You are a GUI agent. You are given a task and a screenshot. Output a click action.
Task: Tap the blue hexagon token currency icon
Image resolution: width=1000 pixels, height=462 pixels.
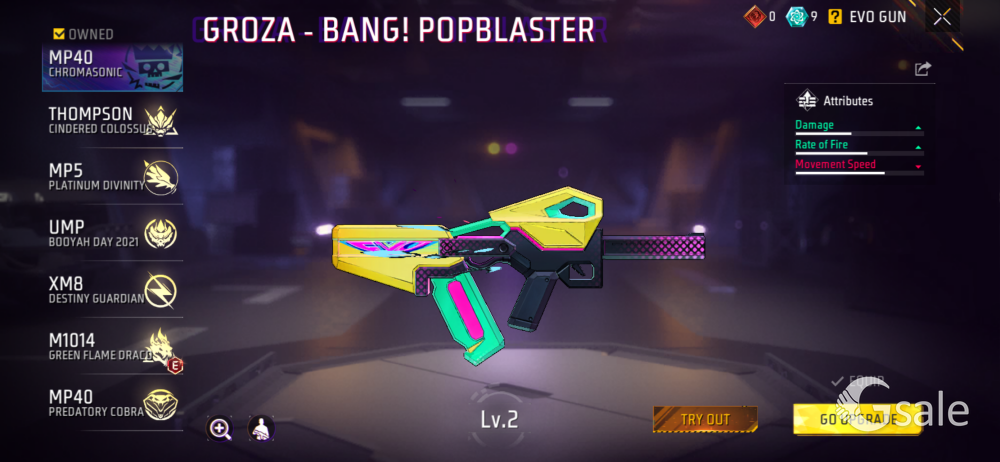[x=796, y=16]
